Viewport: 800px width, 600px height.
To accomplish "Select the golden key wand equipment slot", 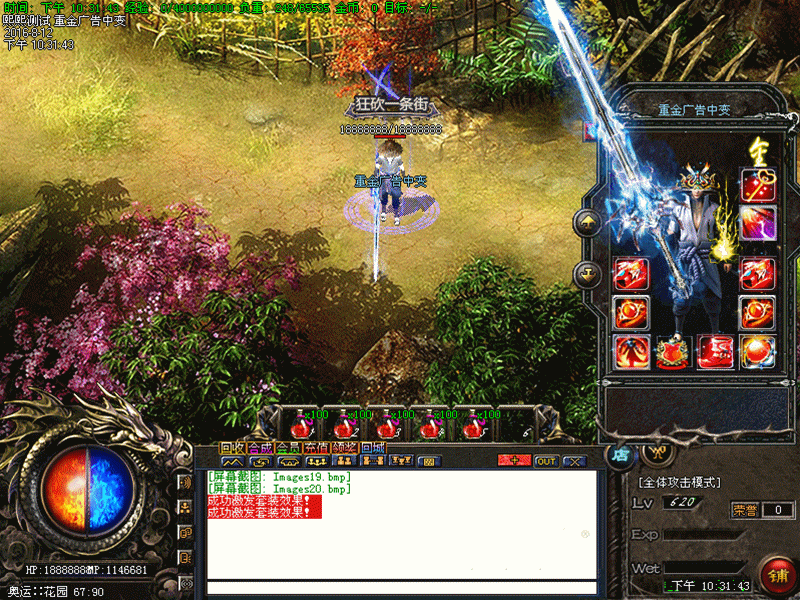I will point(757,185).
